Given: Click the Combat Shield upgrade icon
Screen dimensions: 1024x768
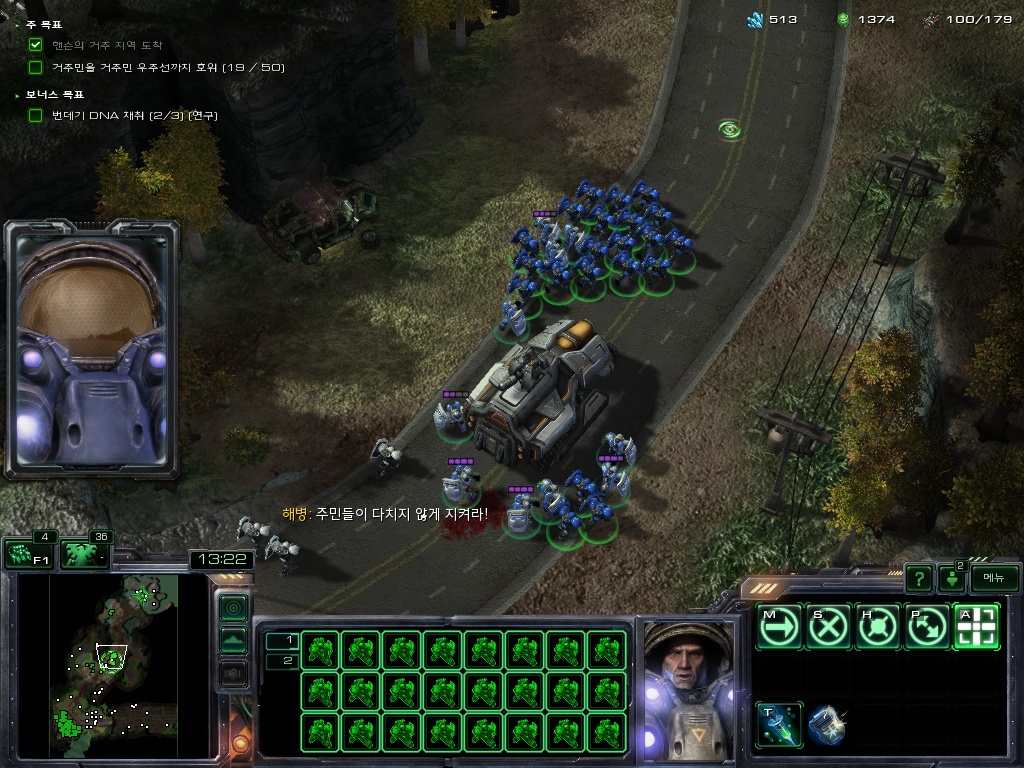Looking at the screenshot, I should (827, 725).
